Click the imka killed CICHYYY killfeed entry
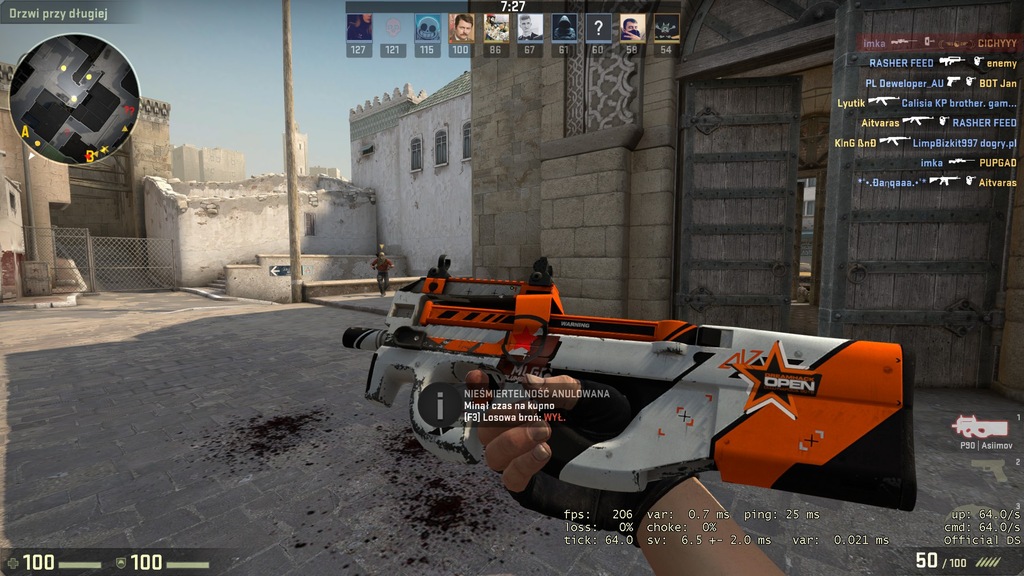Image resolution: width=1024 pixels, height=576 pixels. point(940,43)
